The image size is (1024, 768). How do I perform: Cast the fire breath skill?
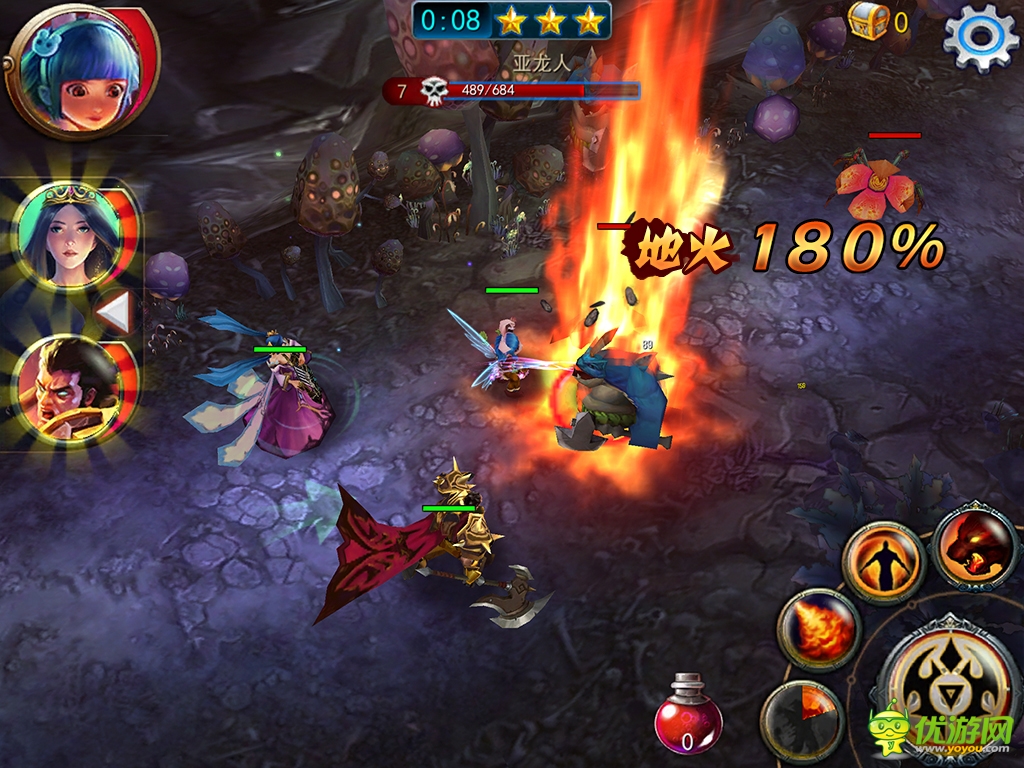click(819, 630)
